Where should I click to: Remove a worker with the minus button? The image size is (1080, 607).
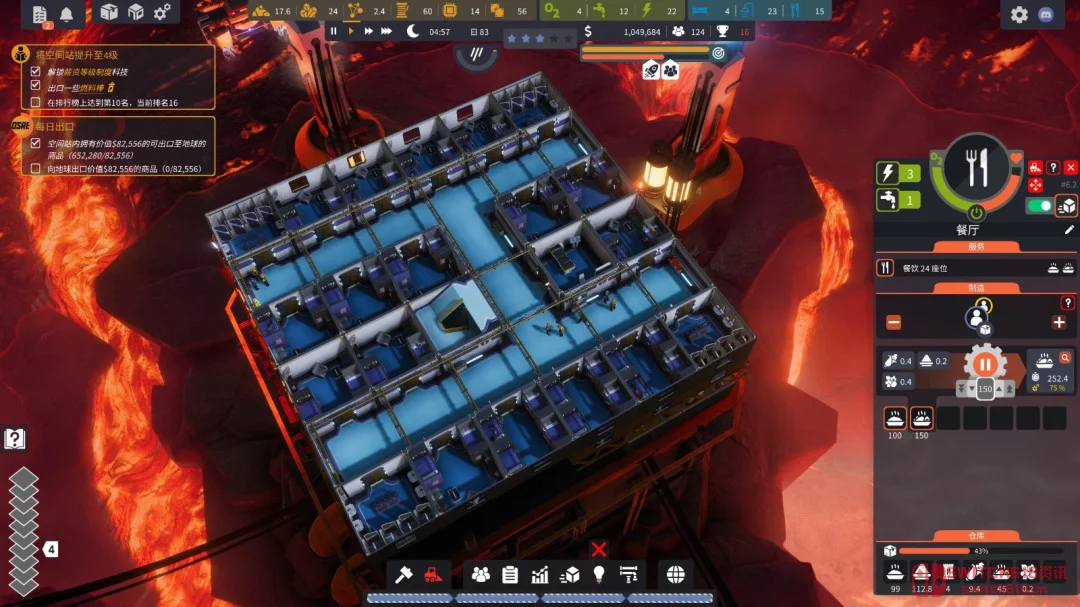click(893, 322)
